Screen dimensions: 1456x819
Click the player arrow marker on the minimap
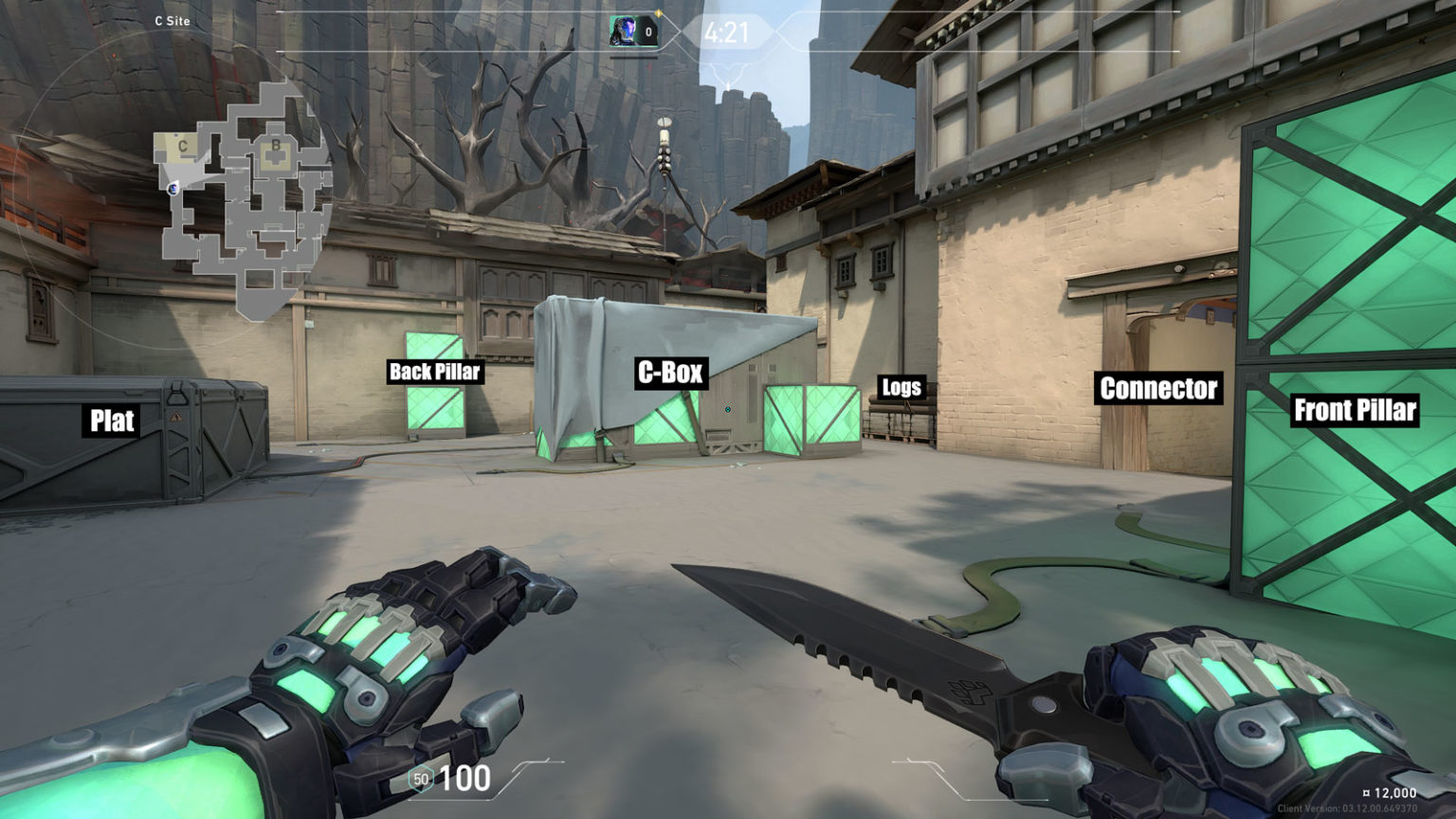click(x=173, y=188)
